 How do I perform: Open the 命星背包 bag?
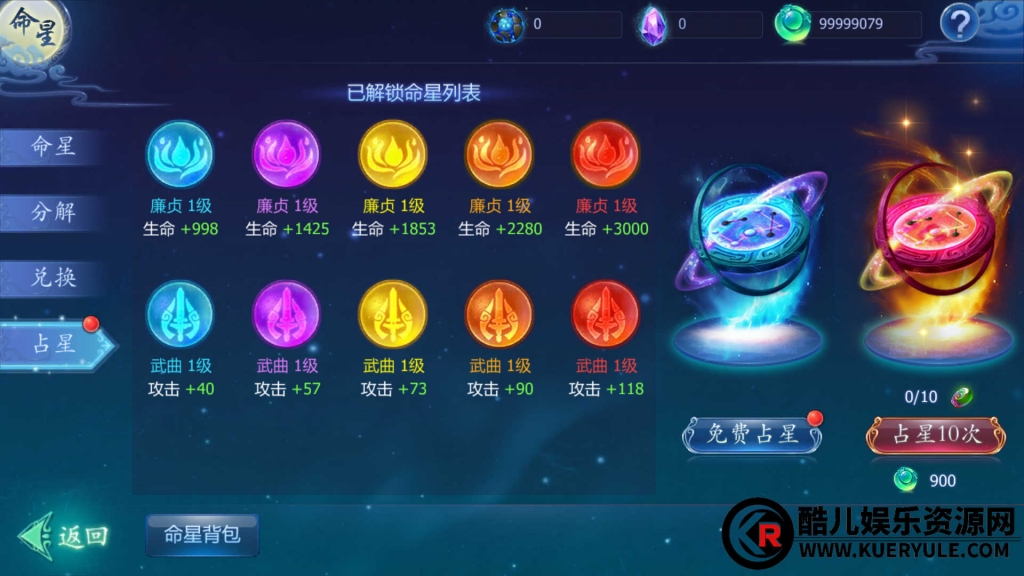[202, 535]
